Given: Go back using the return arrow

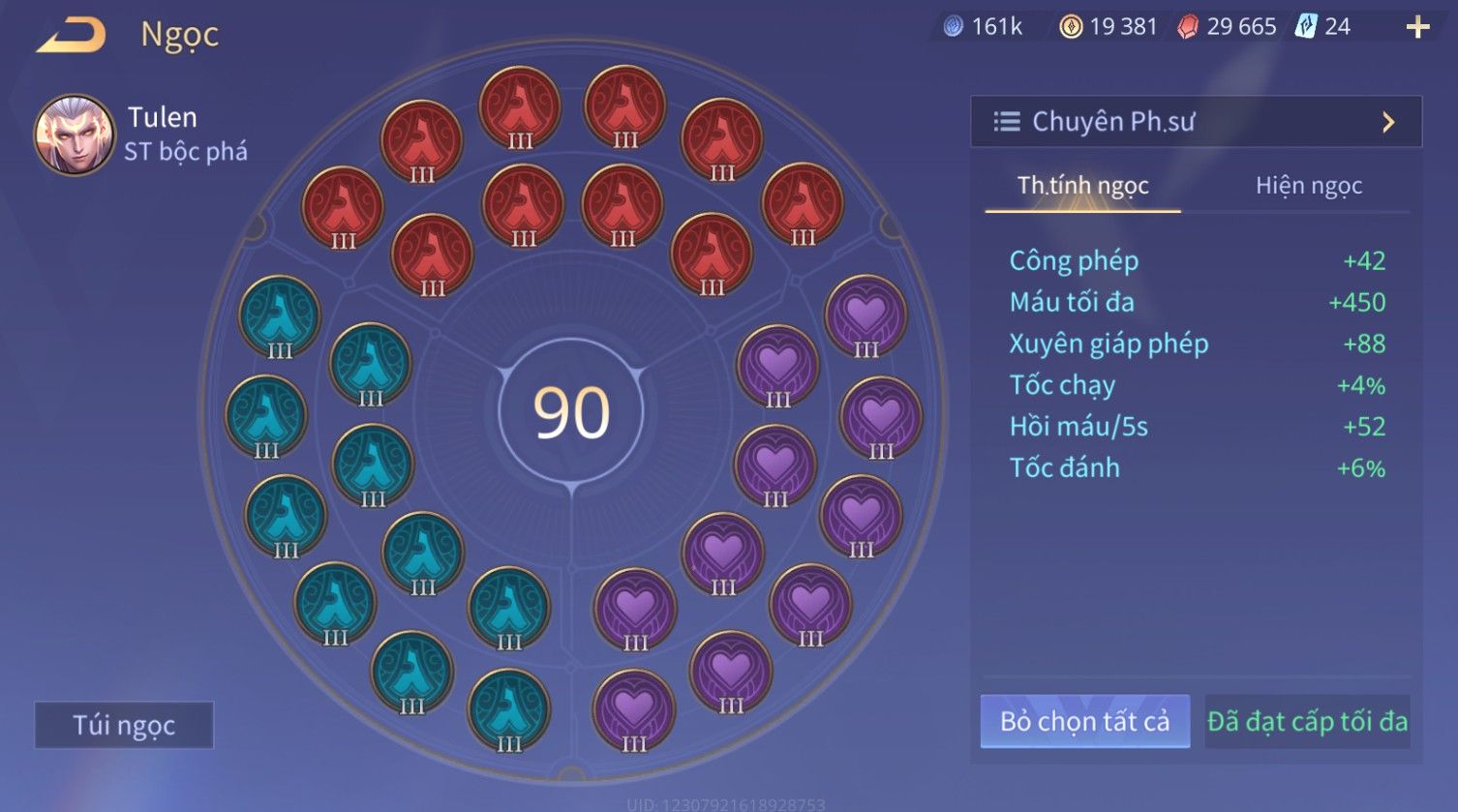Looking at the screenshot, I should click(72, 35).
